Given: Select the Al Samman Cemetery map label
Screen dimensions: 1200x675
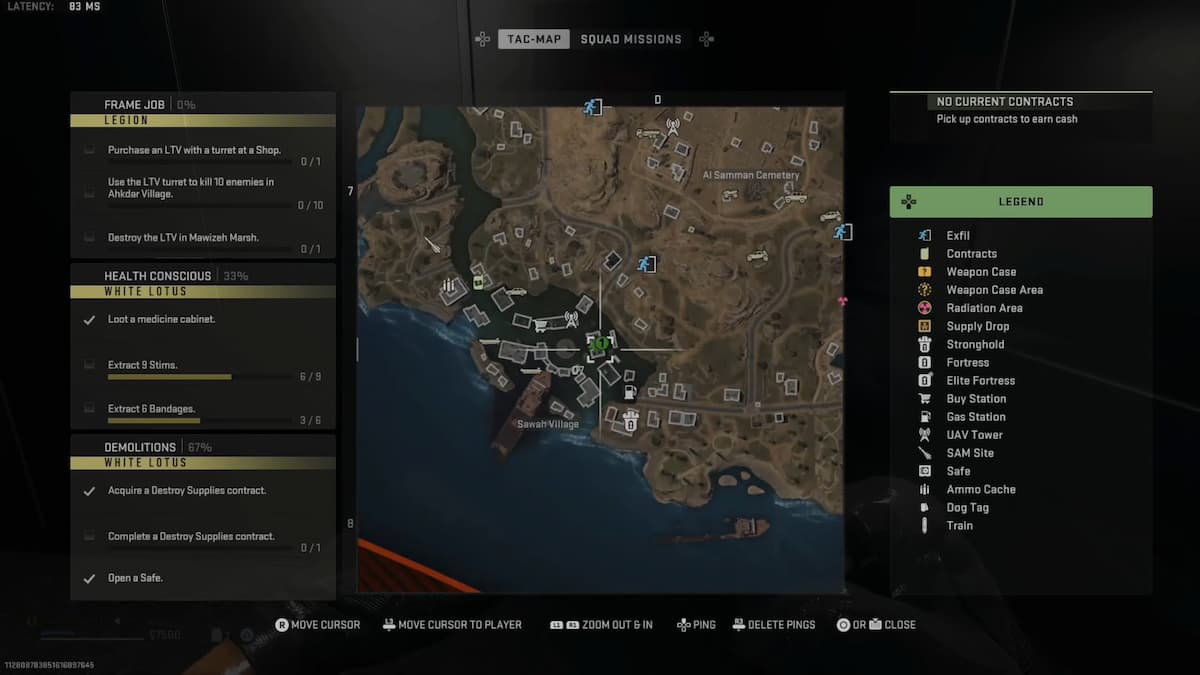Looking at the screenshot, I should pyautogui.click(x=750, y=175).
